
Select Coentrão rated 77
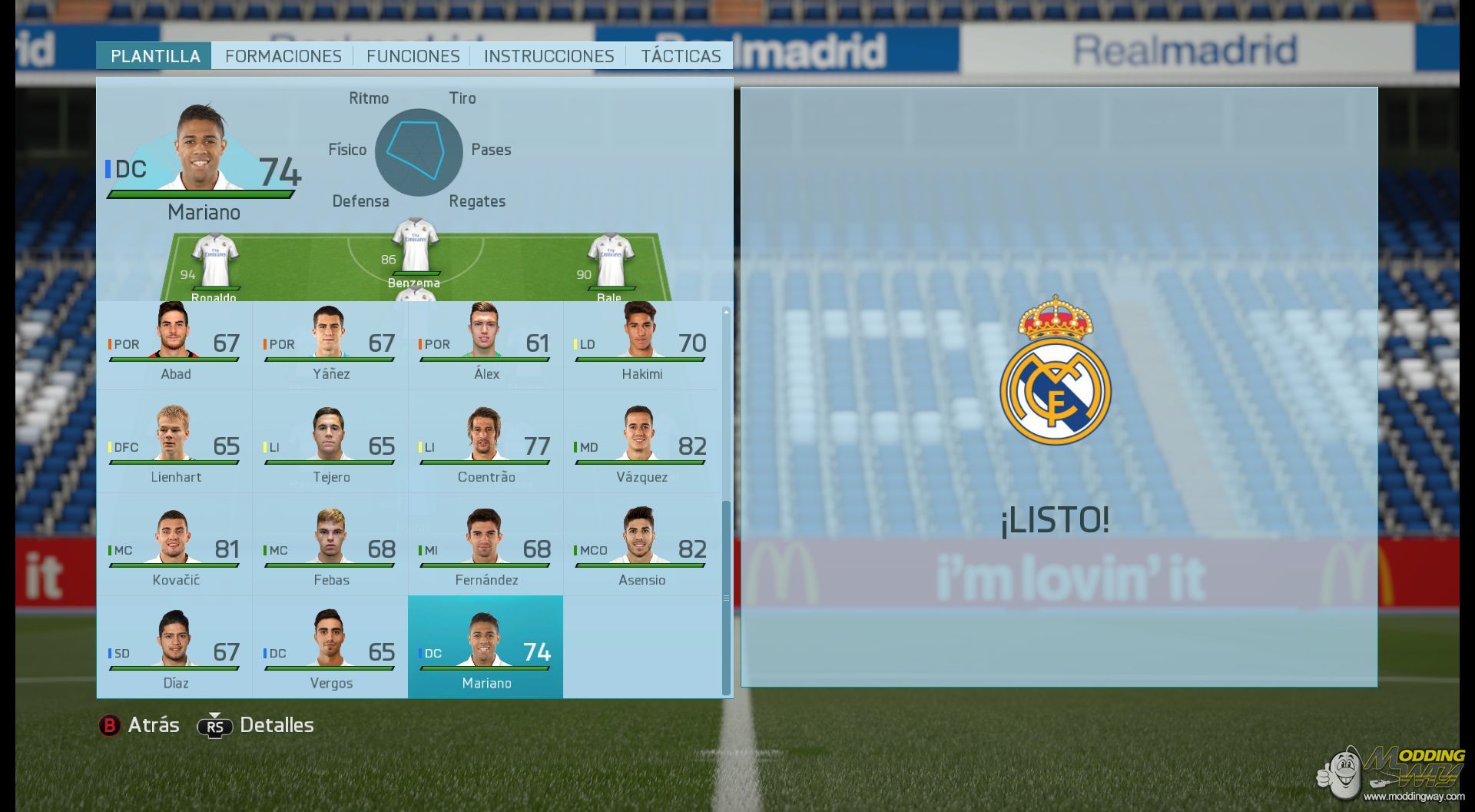point(486,449)
